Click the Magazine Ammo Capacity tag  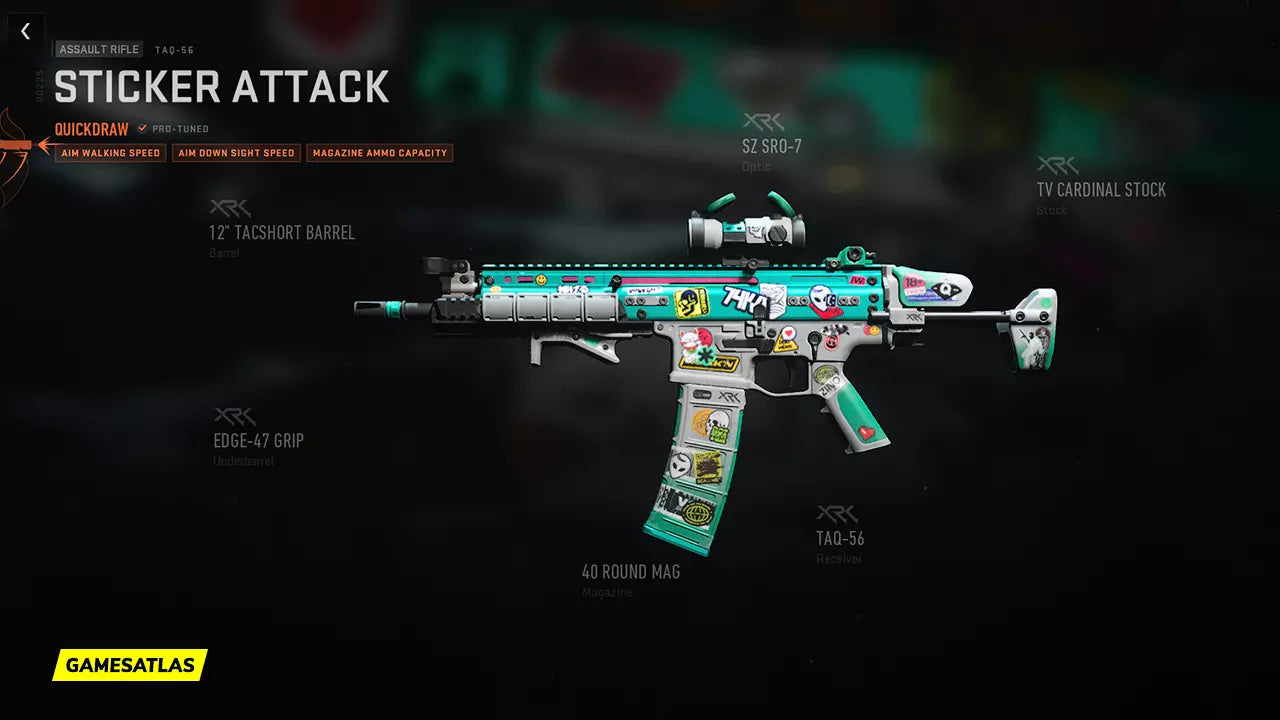[x=379, y=153]
